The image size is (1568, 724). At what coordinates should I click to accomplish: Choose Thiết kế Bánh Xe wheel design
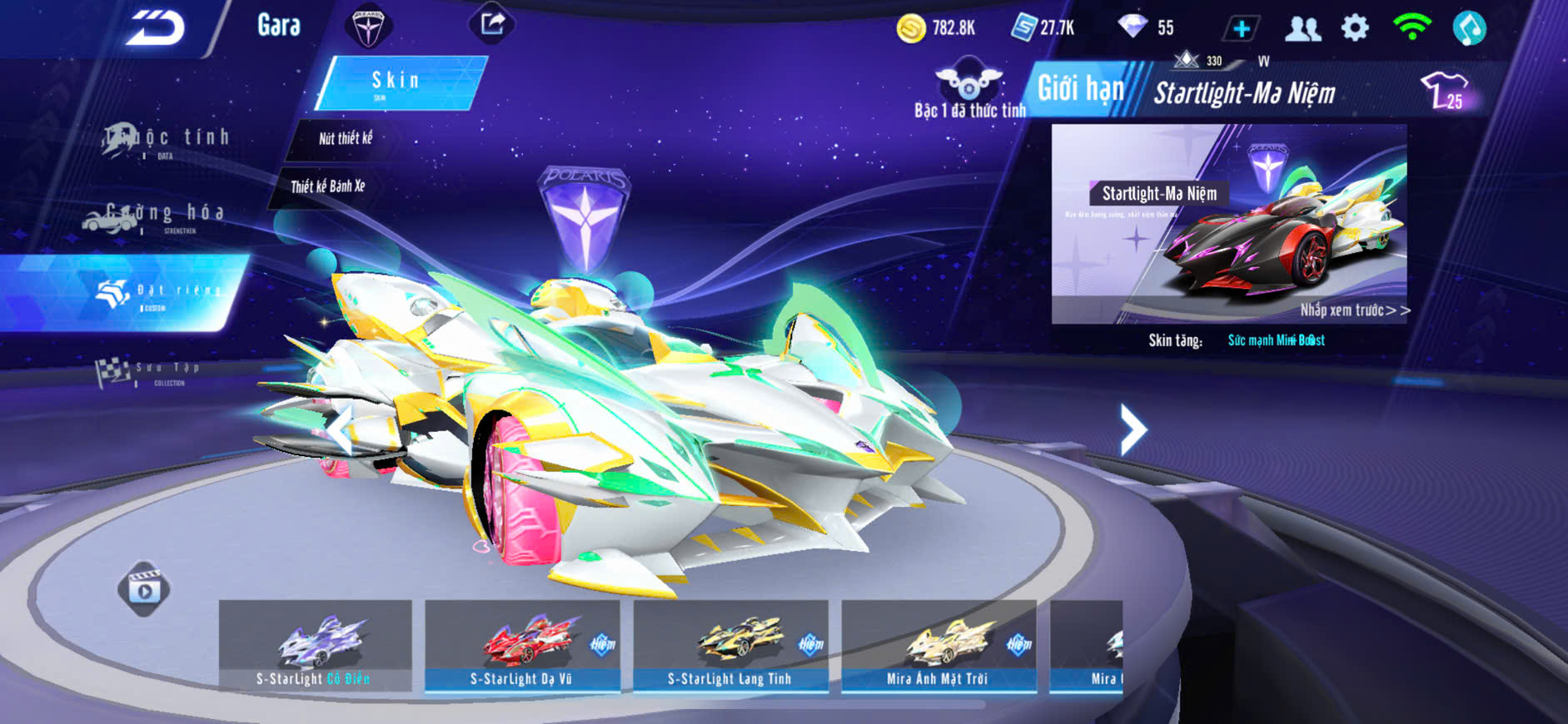(x=327, y=186)
